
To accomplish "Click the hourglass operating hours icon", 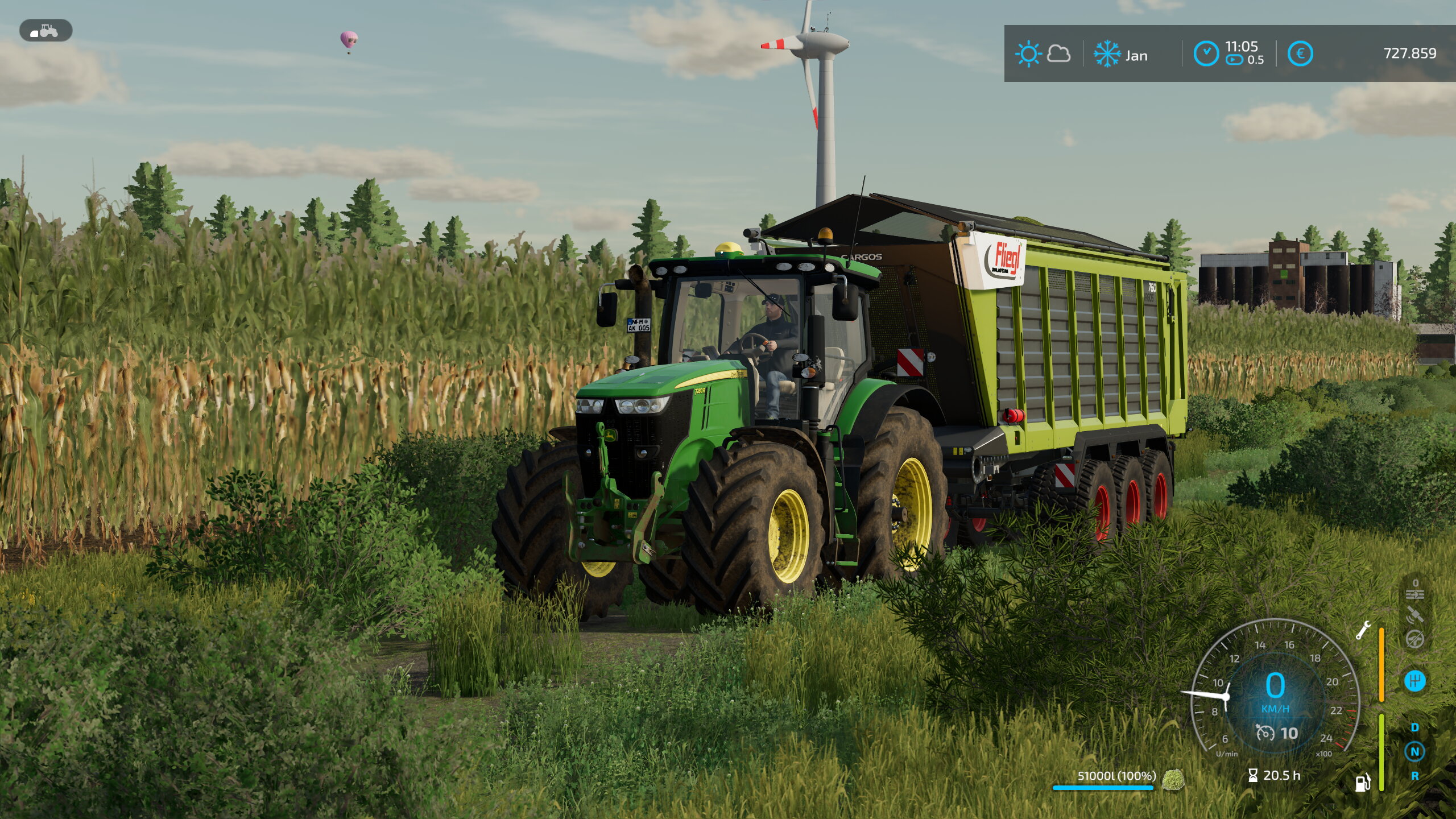I will click(1253, 775).
